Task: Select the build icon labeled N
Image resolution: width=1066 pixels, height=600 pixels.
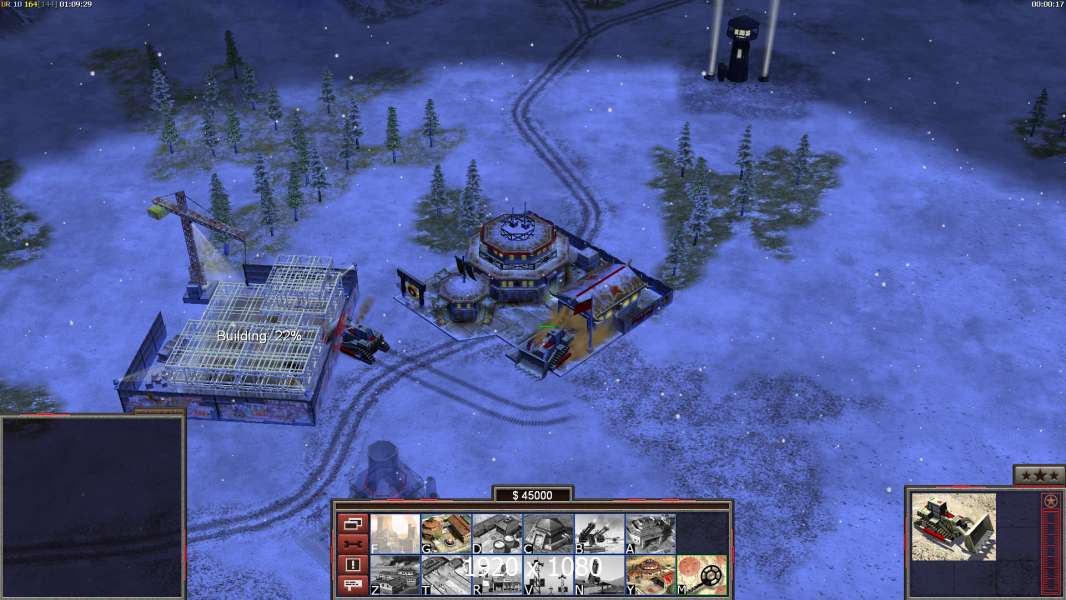Action: [x=599, y=575]
